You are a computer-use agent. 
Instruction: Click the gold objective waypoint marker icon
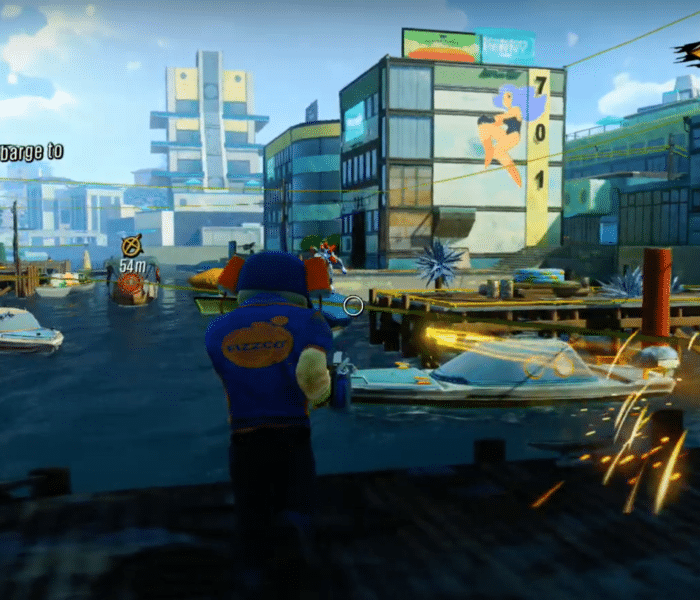(131, 244)
